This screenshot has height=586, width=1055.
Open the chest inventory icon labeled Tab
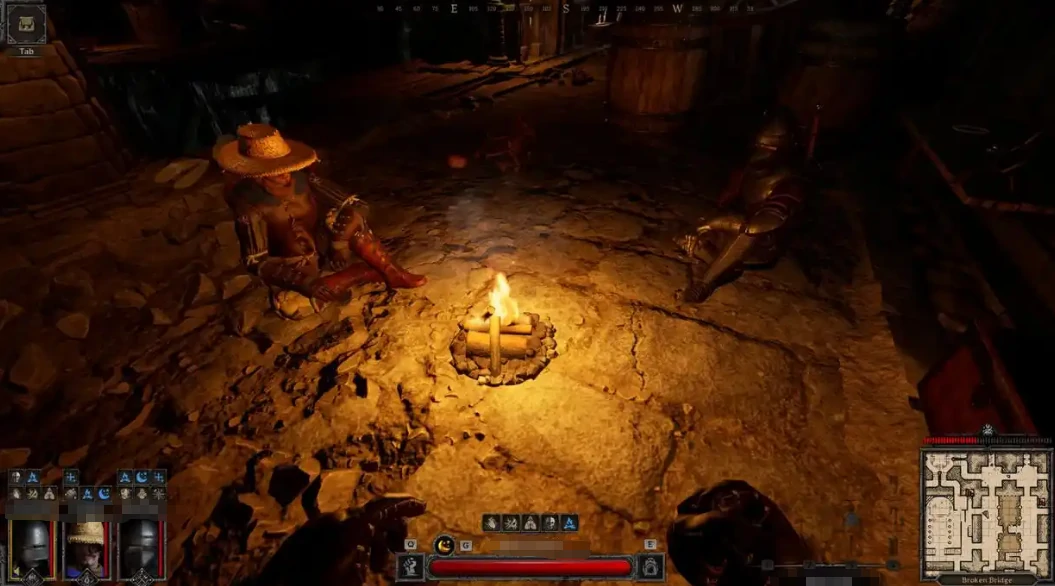(x=26, y=24)
